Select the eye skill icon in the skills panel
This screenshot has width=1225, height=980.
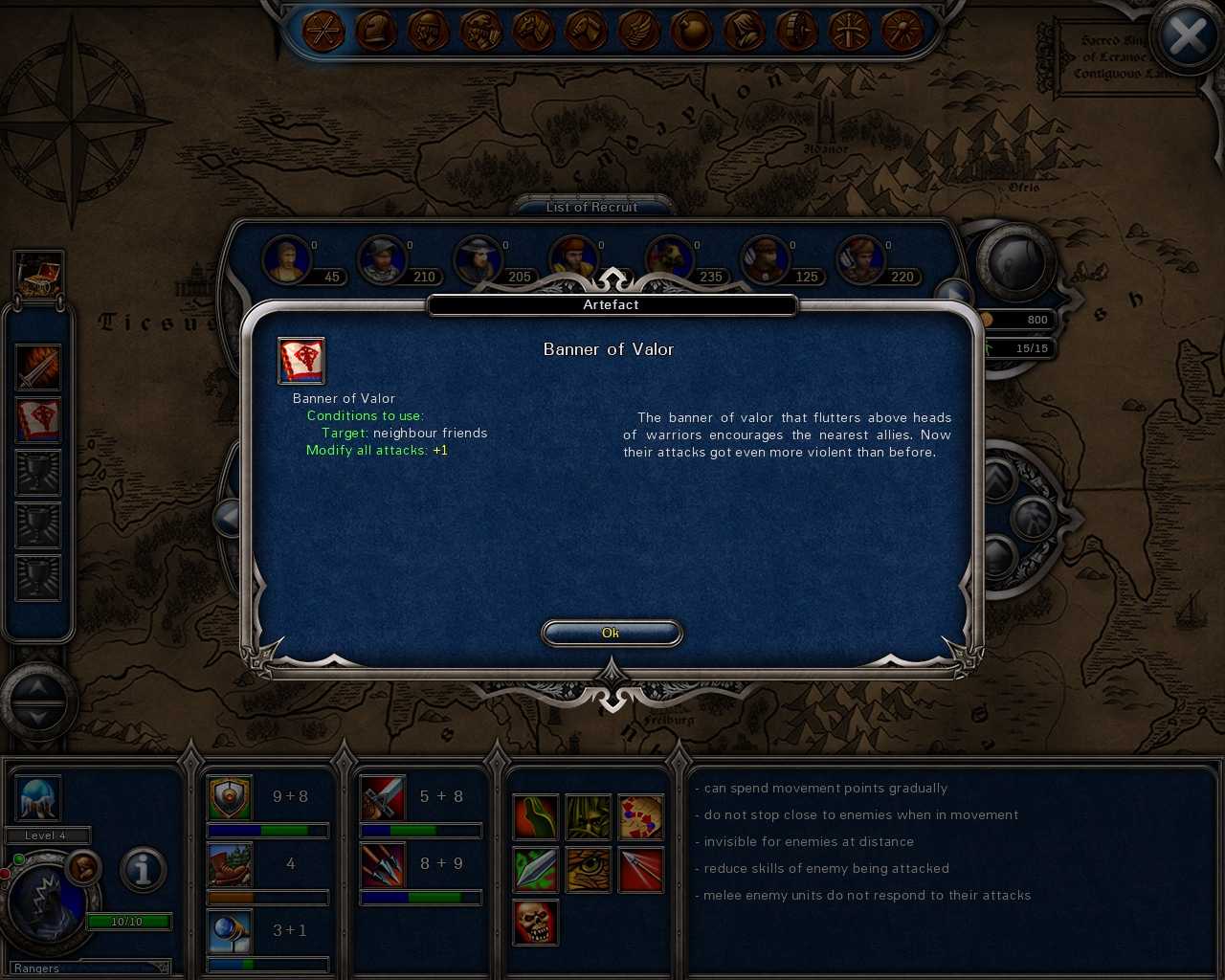pos(589,869)
